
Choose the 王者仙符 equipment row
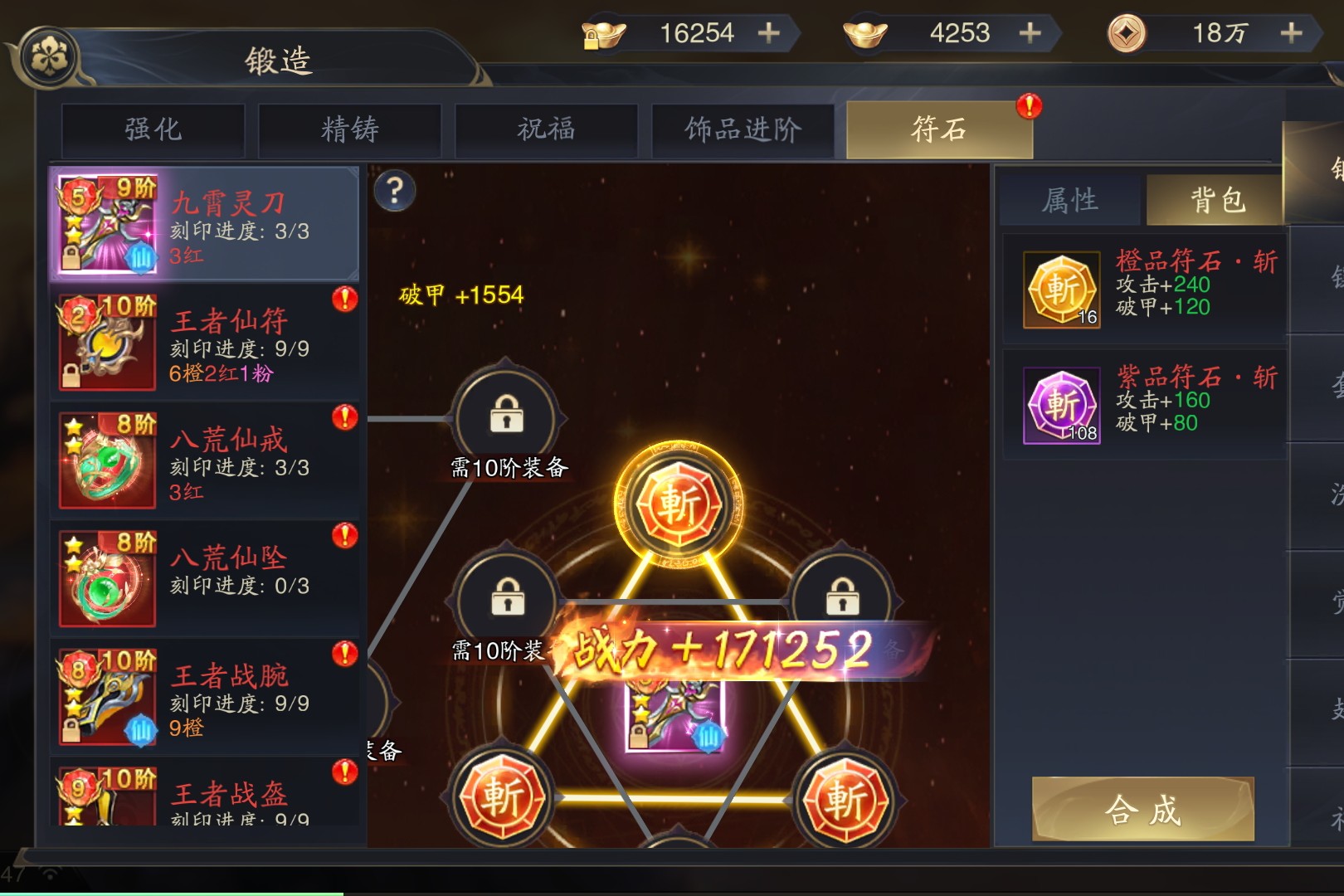point(206,342)
